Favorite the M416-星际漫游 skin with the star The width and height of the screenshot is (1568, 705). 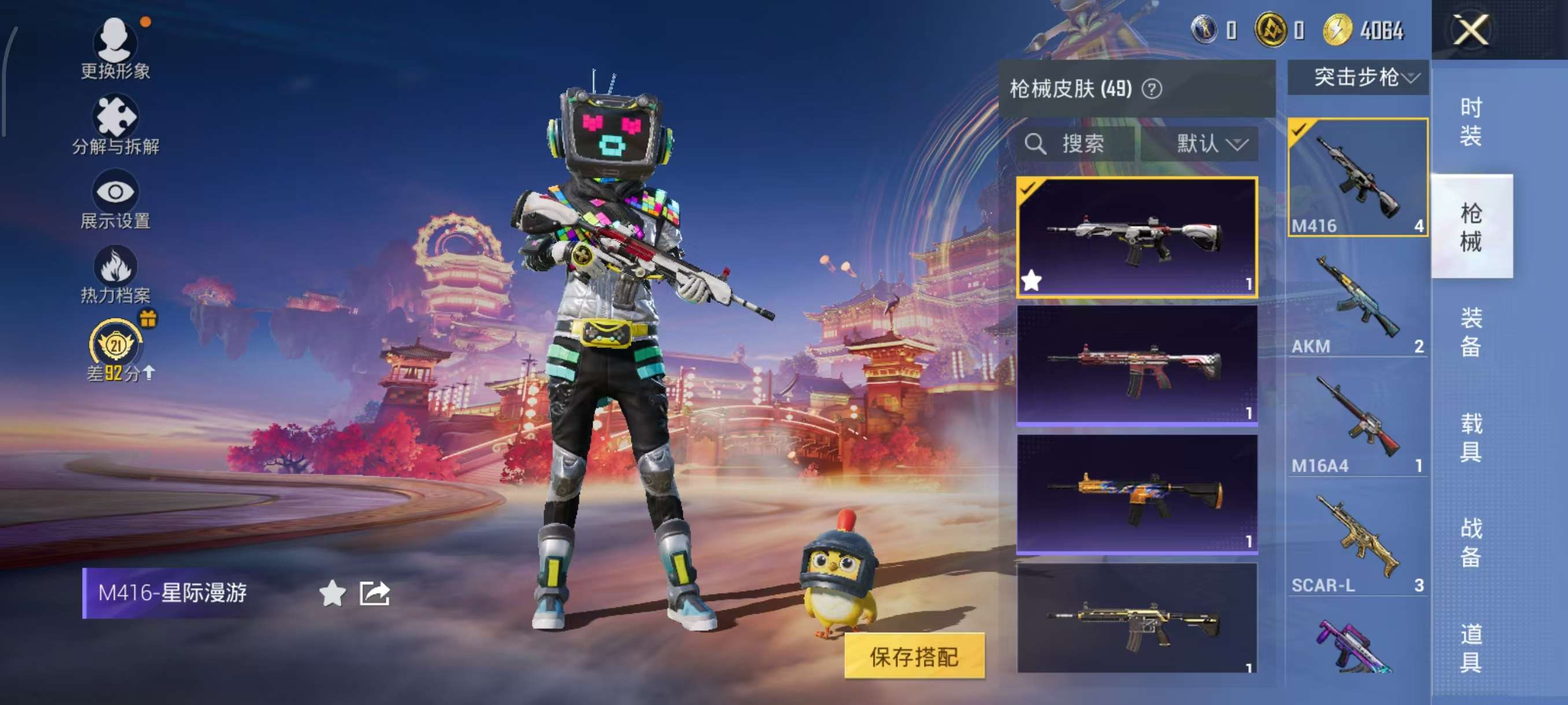[332, 593]
